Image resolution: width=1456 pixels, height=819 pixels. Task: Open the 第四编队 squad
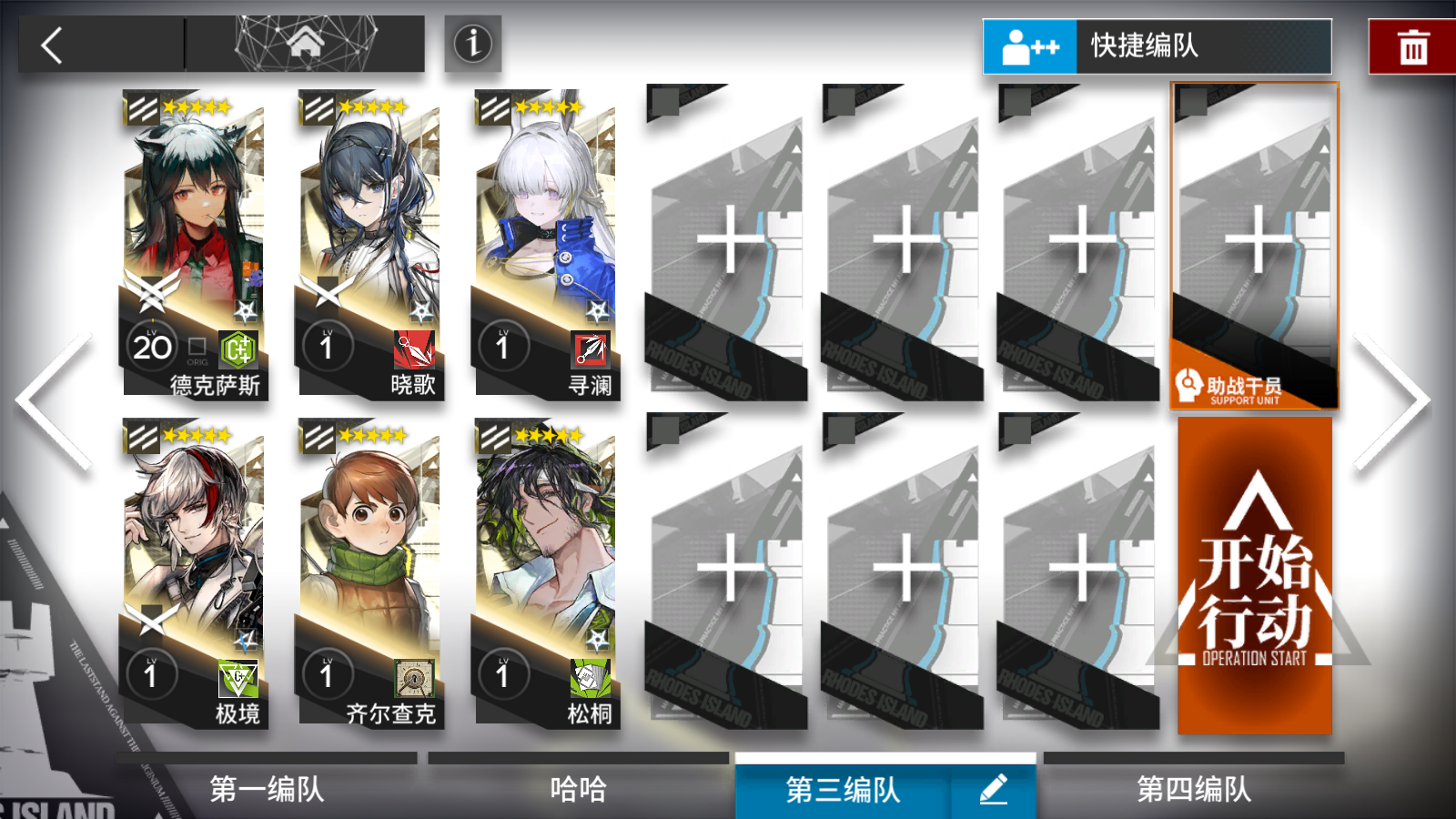coord(1192,792)
